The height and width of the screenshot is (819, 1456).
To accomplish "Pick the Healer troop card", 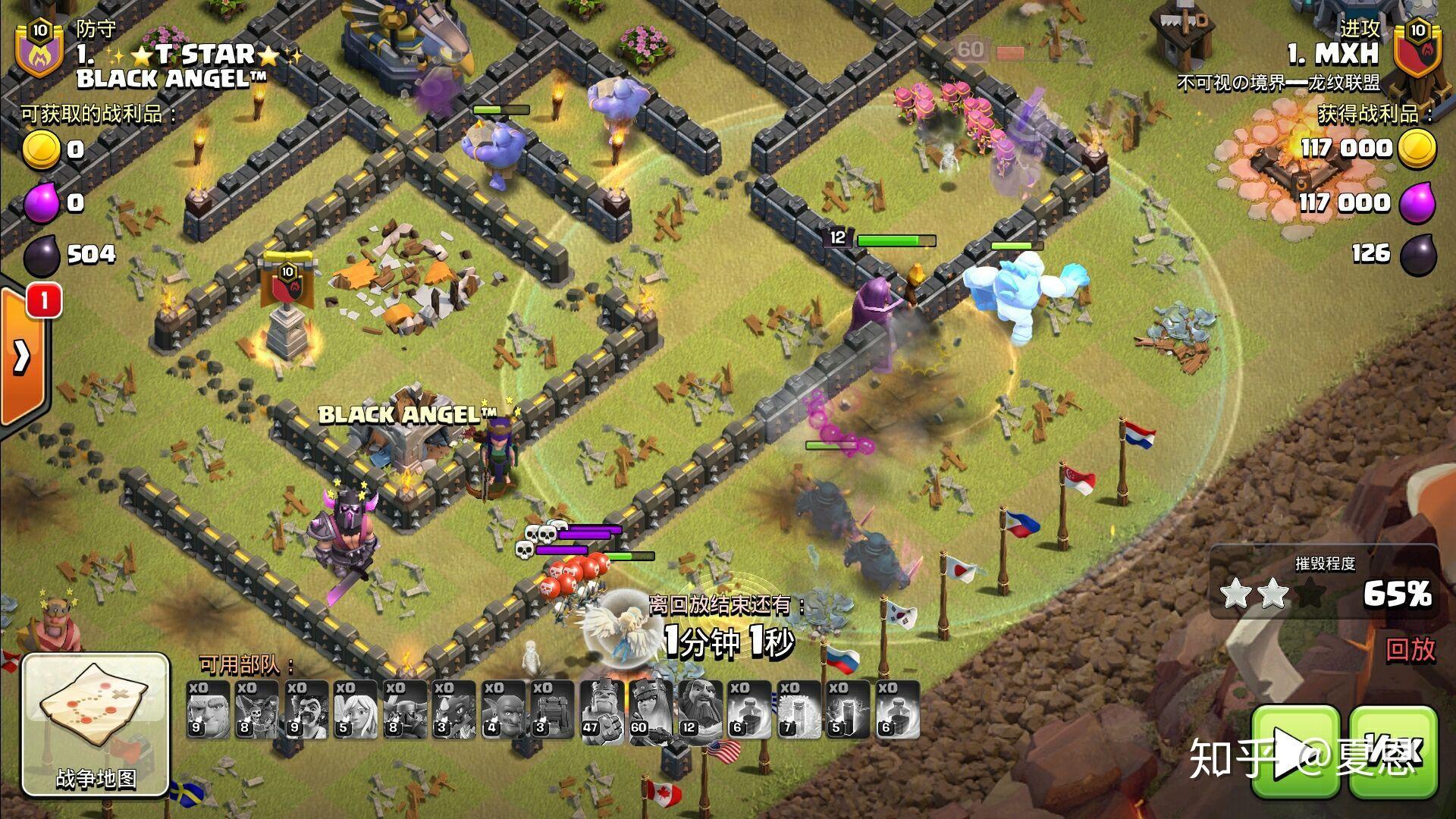I will click(356, 710).
